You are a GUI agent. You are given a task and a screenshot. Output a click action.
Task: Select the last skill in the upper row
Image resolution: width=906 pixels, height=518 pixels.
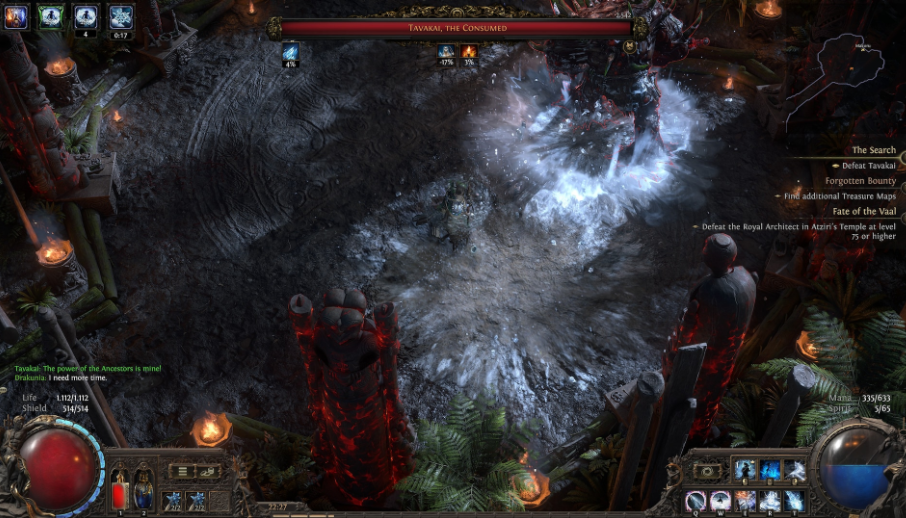(x=795, y=470)
